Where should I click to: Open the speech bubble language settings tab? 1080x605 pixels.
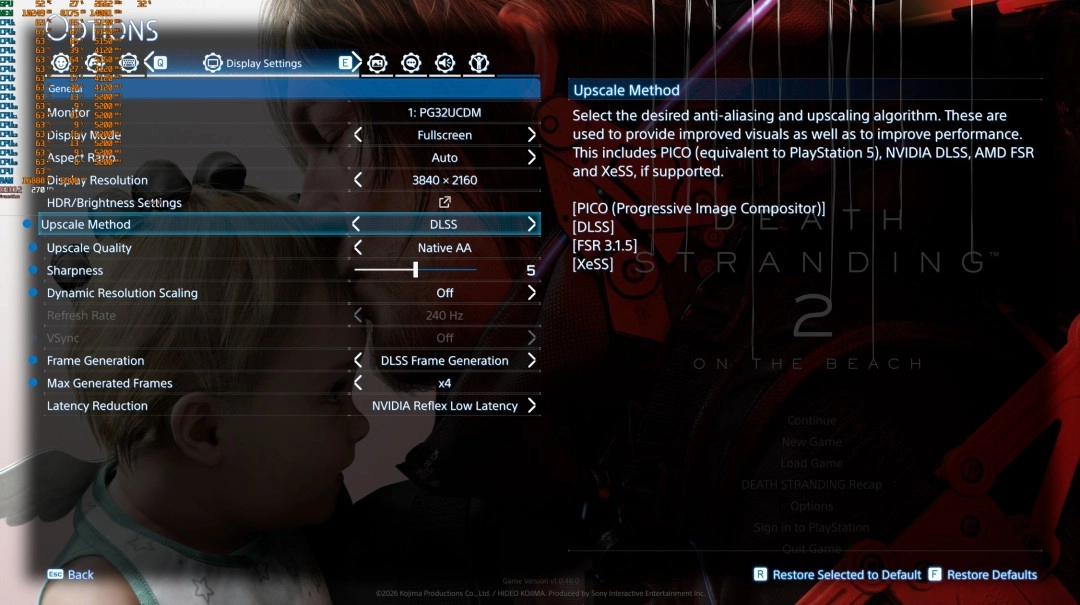click(411, 63)
